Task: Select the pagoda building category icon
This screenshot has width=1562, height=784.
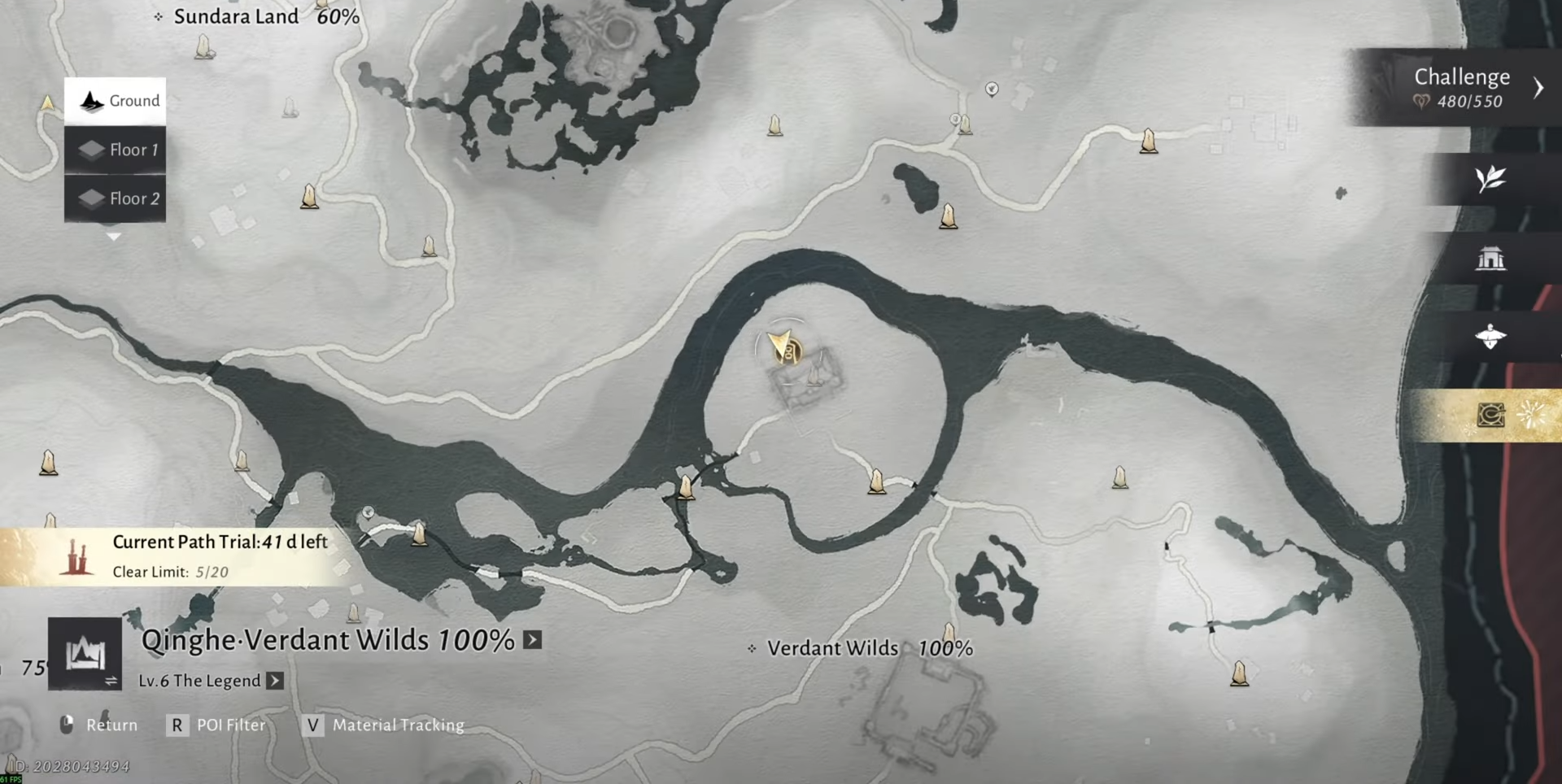Action: click(1490, 259)
